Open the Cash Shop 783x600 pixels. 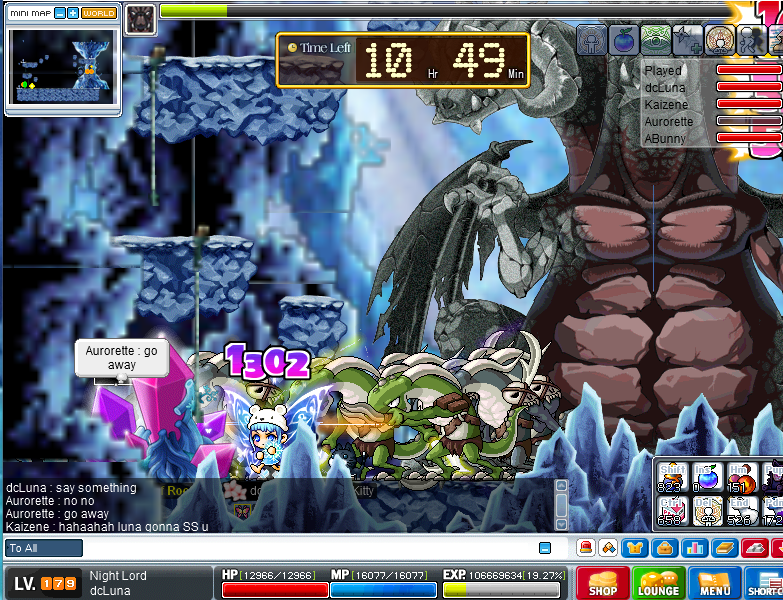tap(602, 584)
